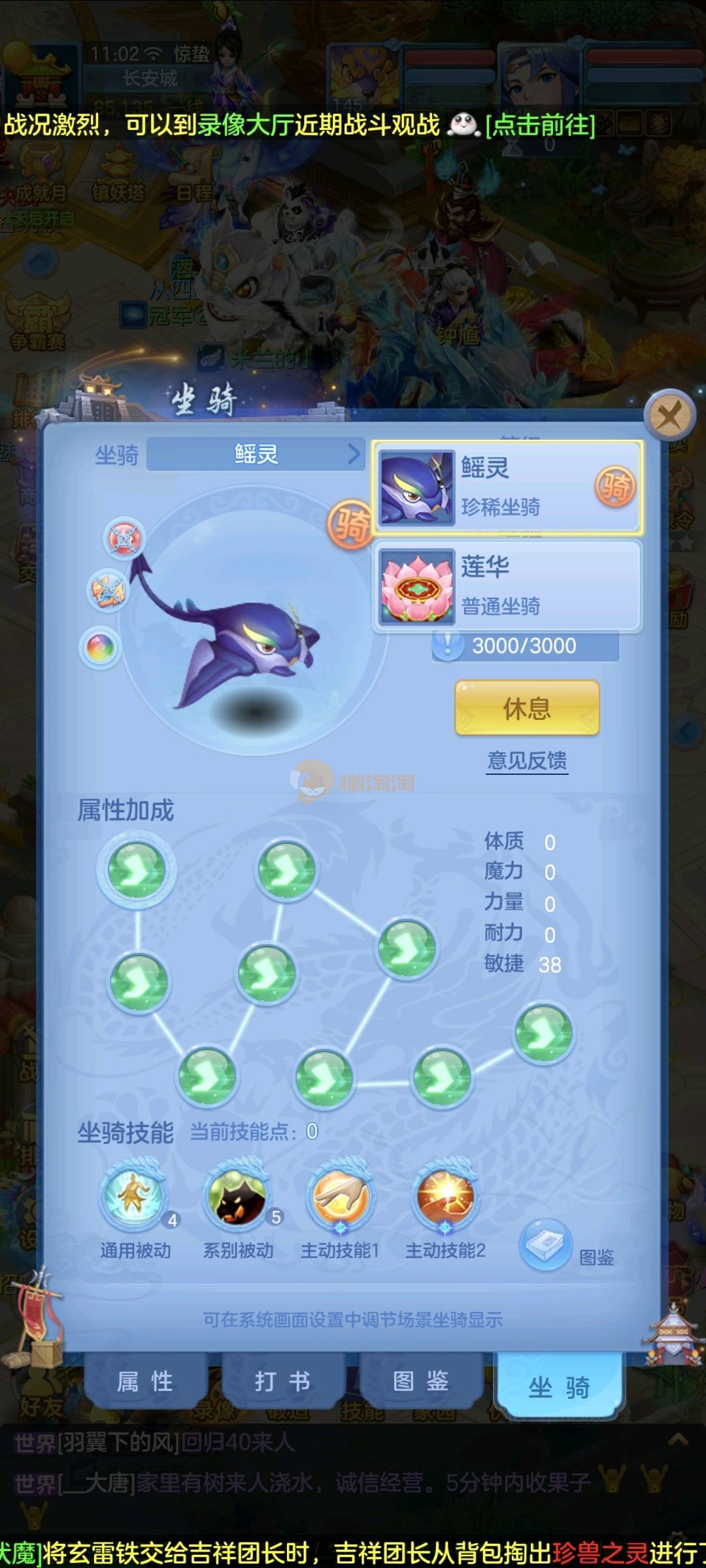Select the 鳐灵 rare mount entry

[507, 487]
